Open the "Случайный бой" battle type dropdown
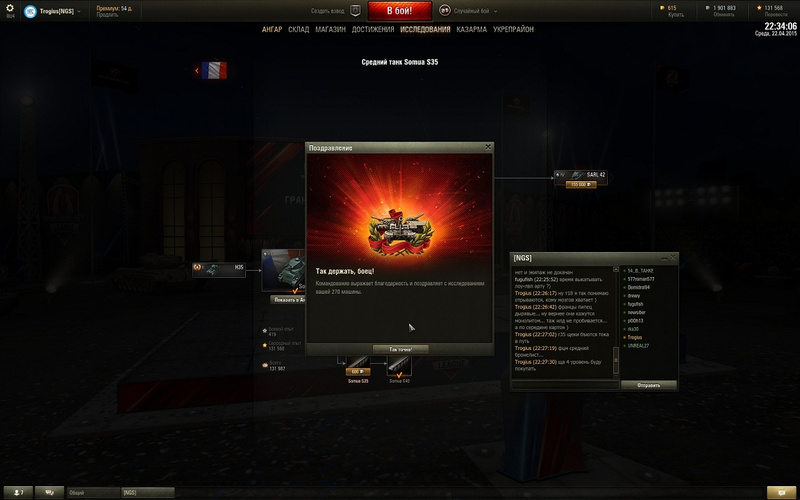 tap(464, 11)
